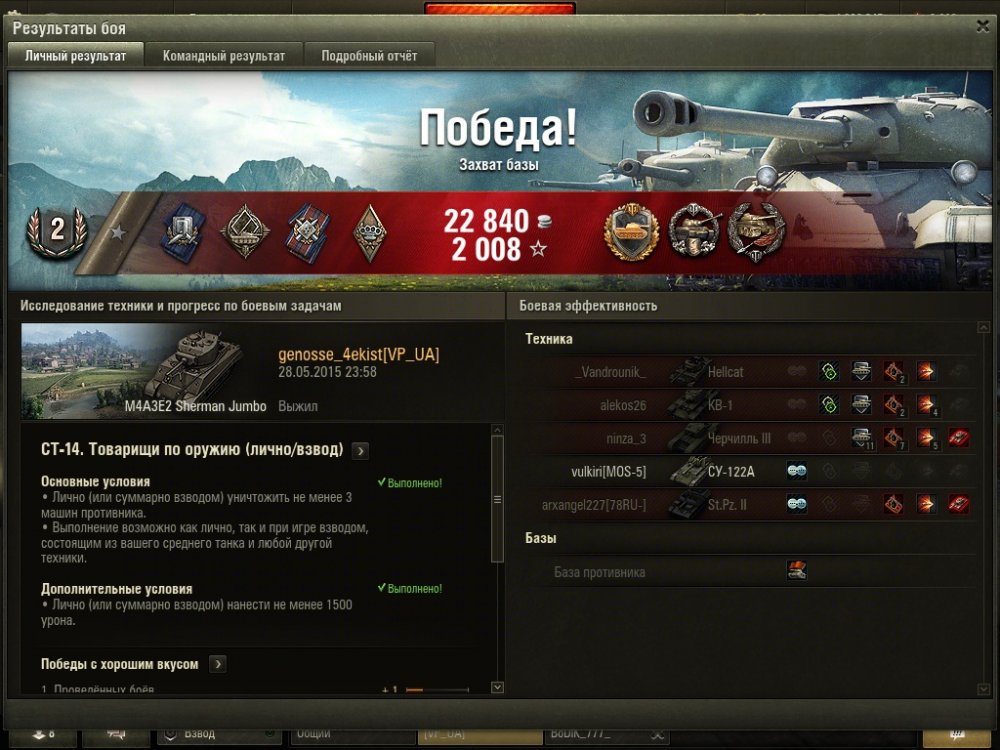Click the mastery badge class 2 icon
1000x750 pixels.
click(x=56, y=230)
